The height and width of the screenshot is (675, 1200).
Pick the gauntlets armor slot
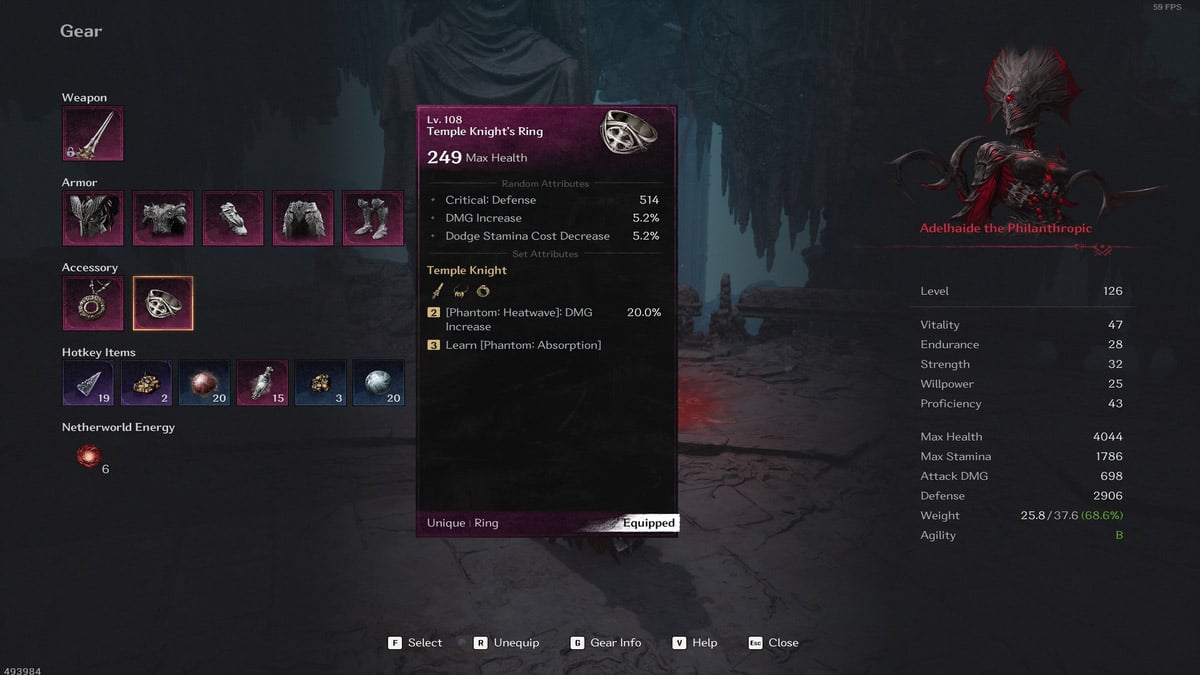pyautogui.click(x=233, y=219)
